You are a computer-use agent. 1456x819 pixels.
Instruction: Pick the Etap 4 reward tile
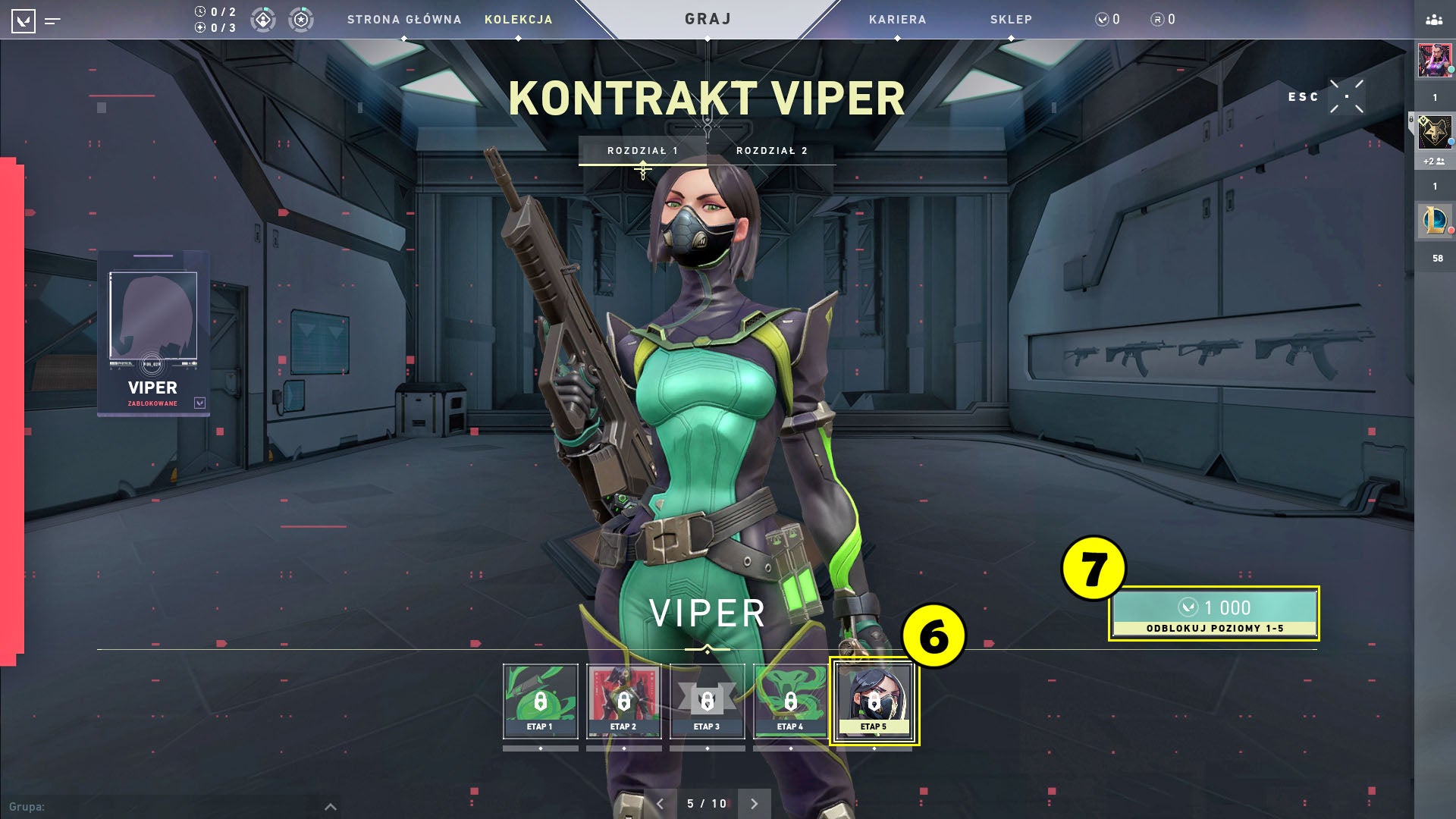point(790,701)
